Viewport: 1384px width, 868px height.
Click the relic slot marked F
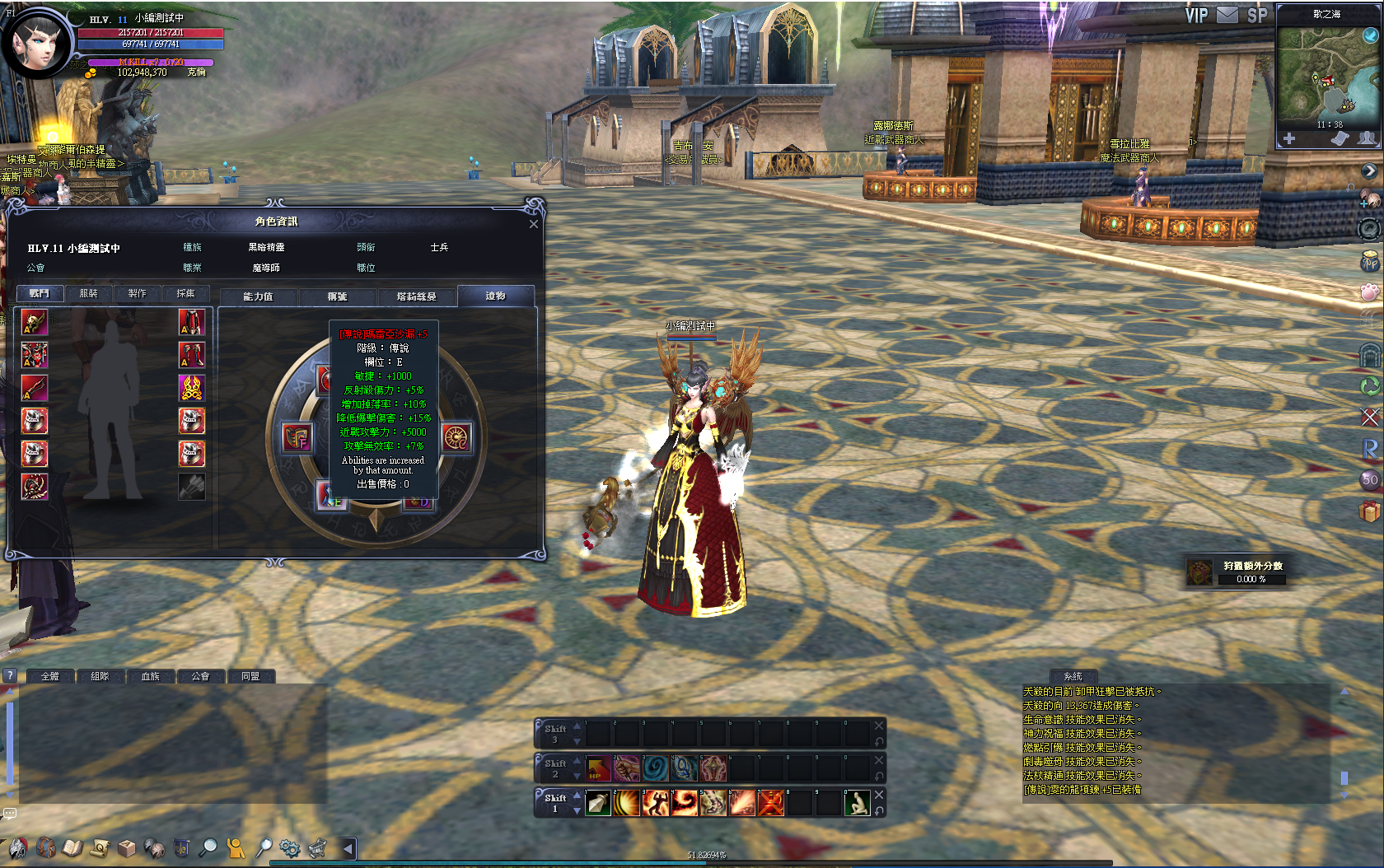point(297,437)
